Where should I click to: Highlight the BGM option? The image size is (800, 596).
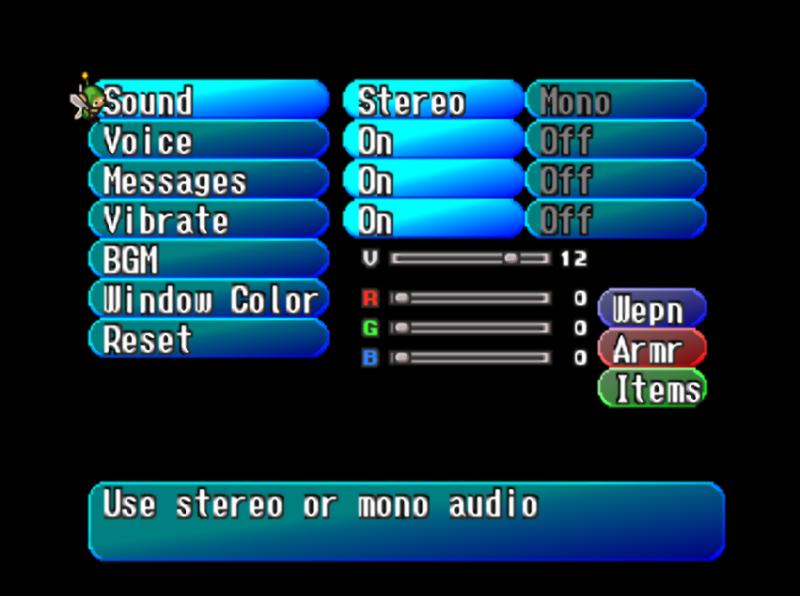210,260
